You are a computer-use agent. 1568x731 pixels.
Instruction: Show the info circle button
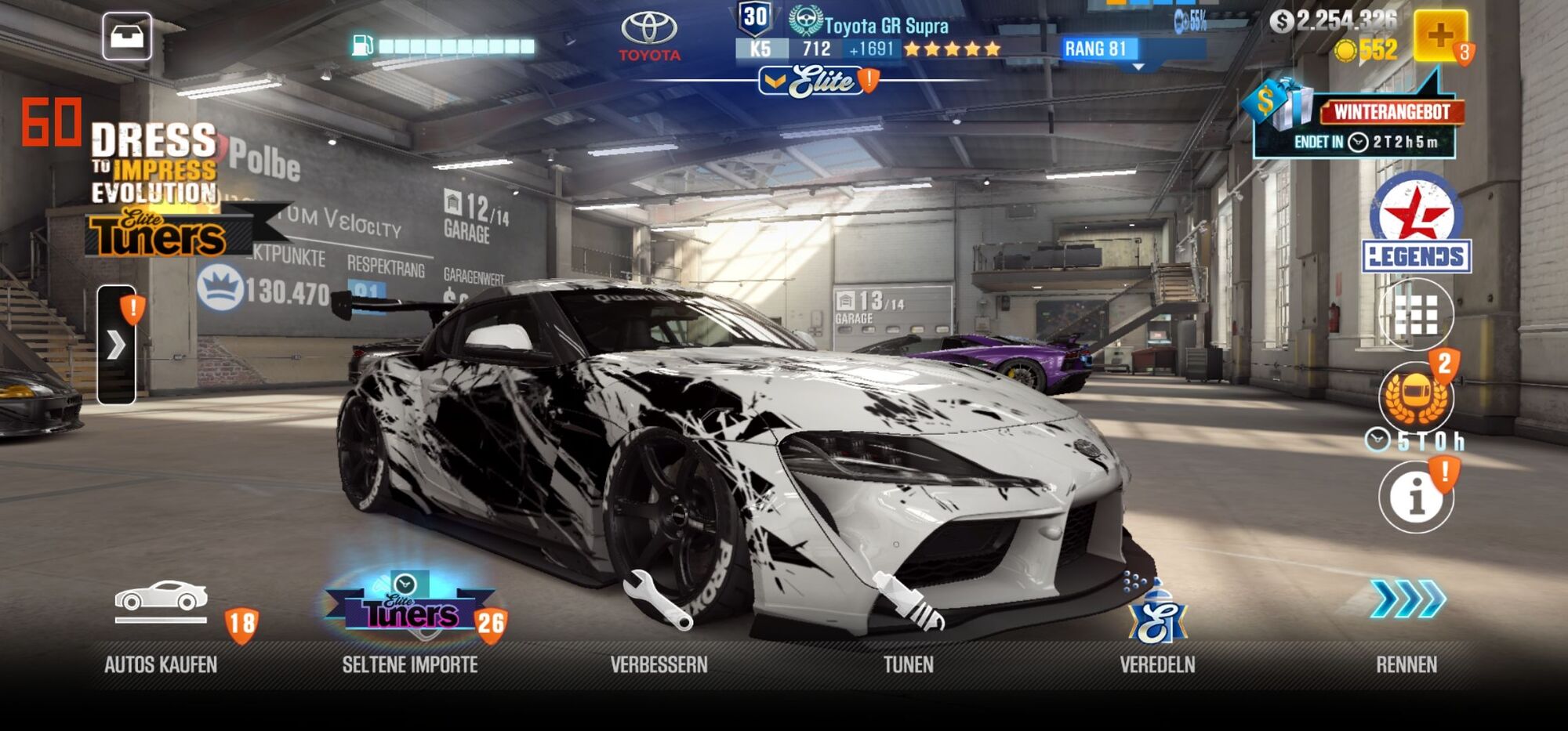click(x=1416, y=497)
